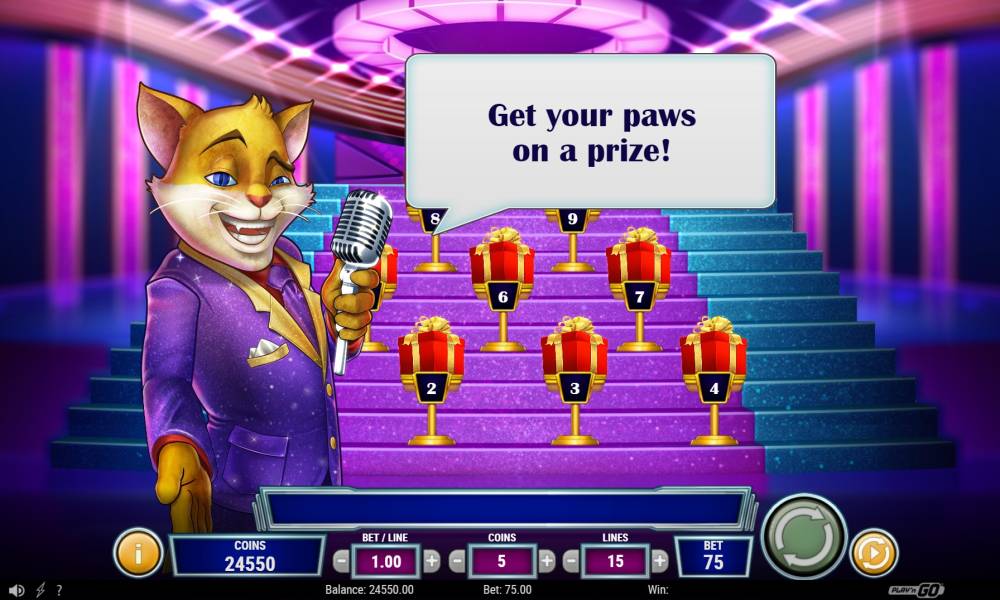The image size is (1000, 600).
Task: Toggle the sound speaker icon
Action: (x=16, y=591)
